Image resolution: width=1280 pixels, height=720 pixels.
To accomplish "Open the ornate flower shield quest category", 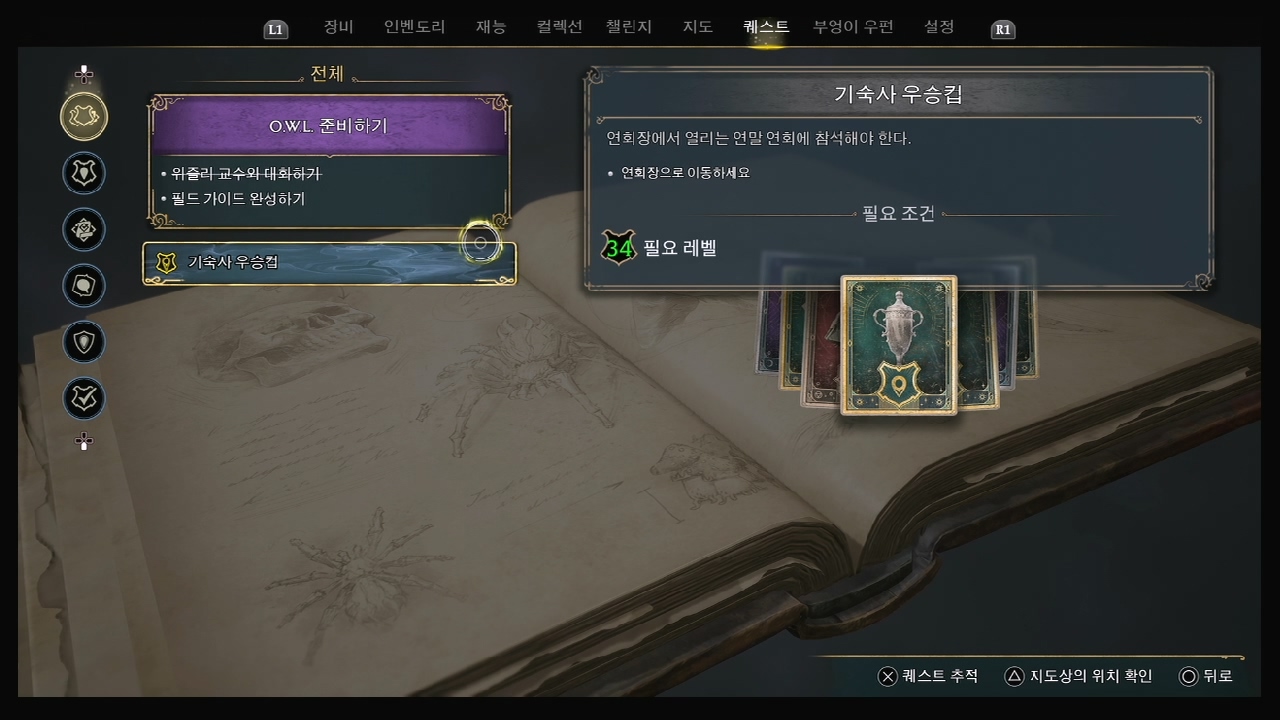I will click(x=84, y=230).
